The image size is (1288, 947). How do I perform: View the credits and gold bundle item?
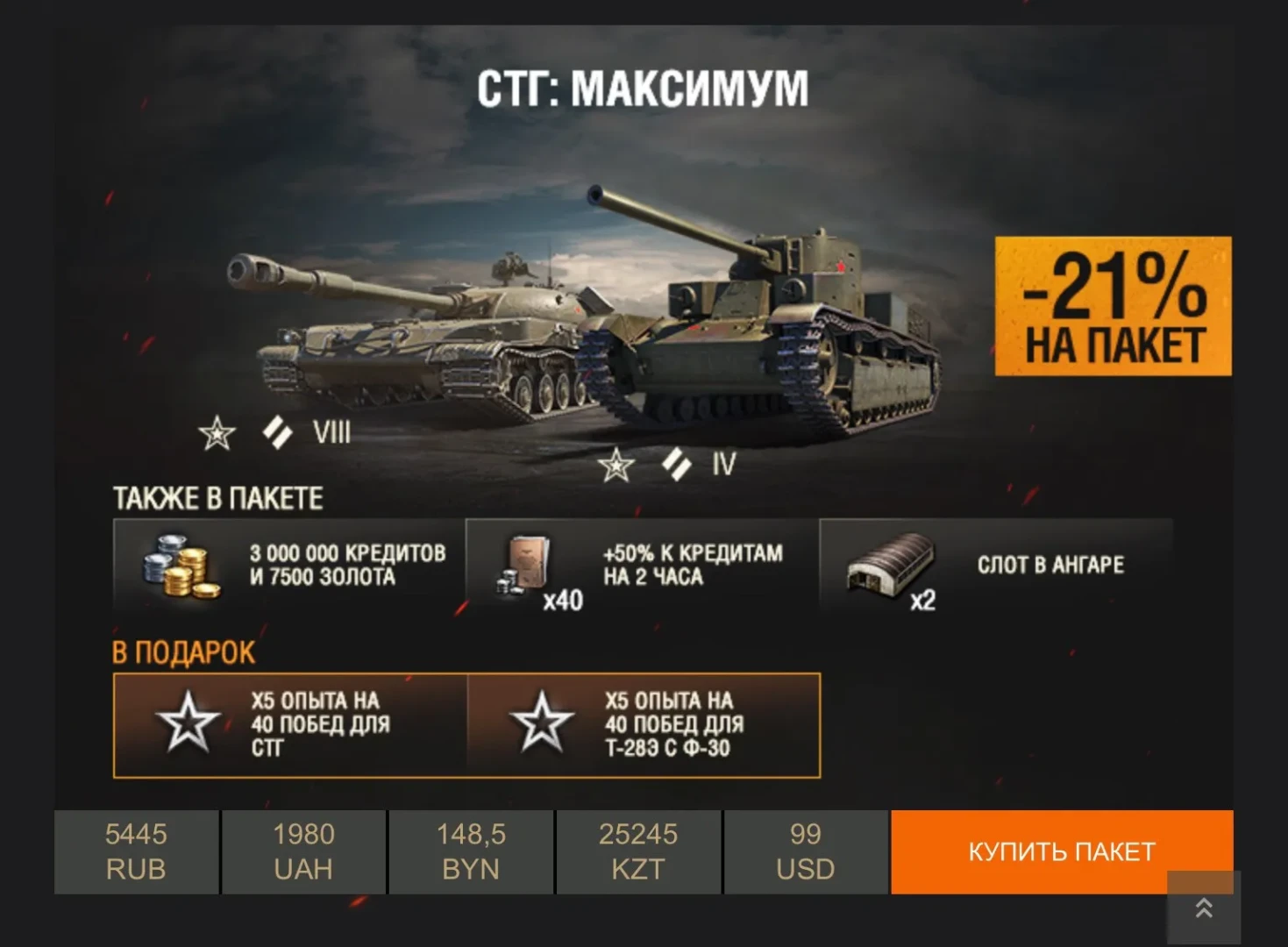[x=288, y=566]
